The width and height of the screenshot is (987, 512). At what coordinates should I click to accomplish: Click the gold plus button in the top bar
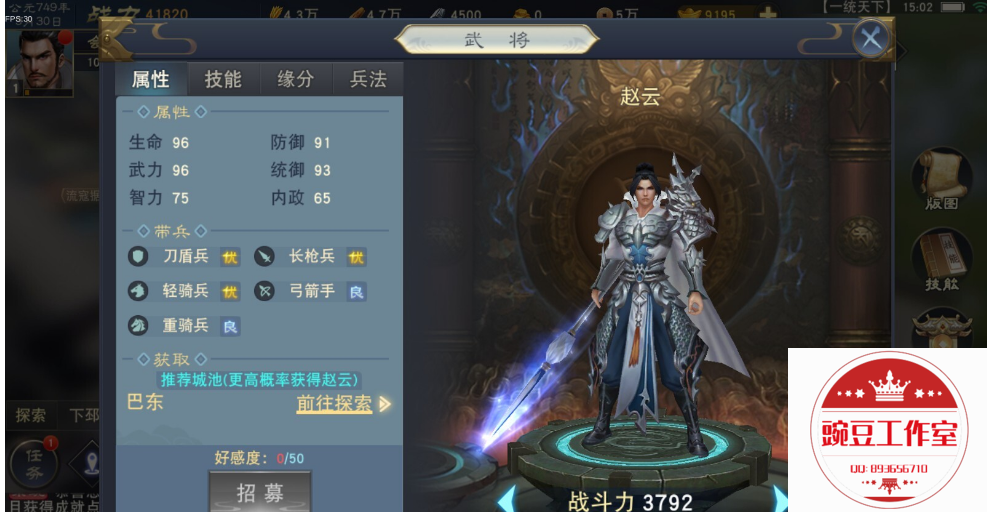click(767, 15)
